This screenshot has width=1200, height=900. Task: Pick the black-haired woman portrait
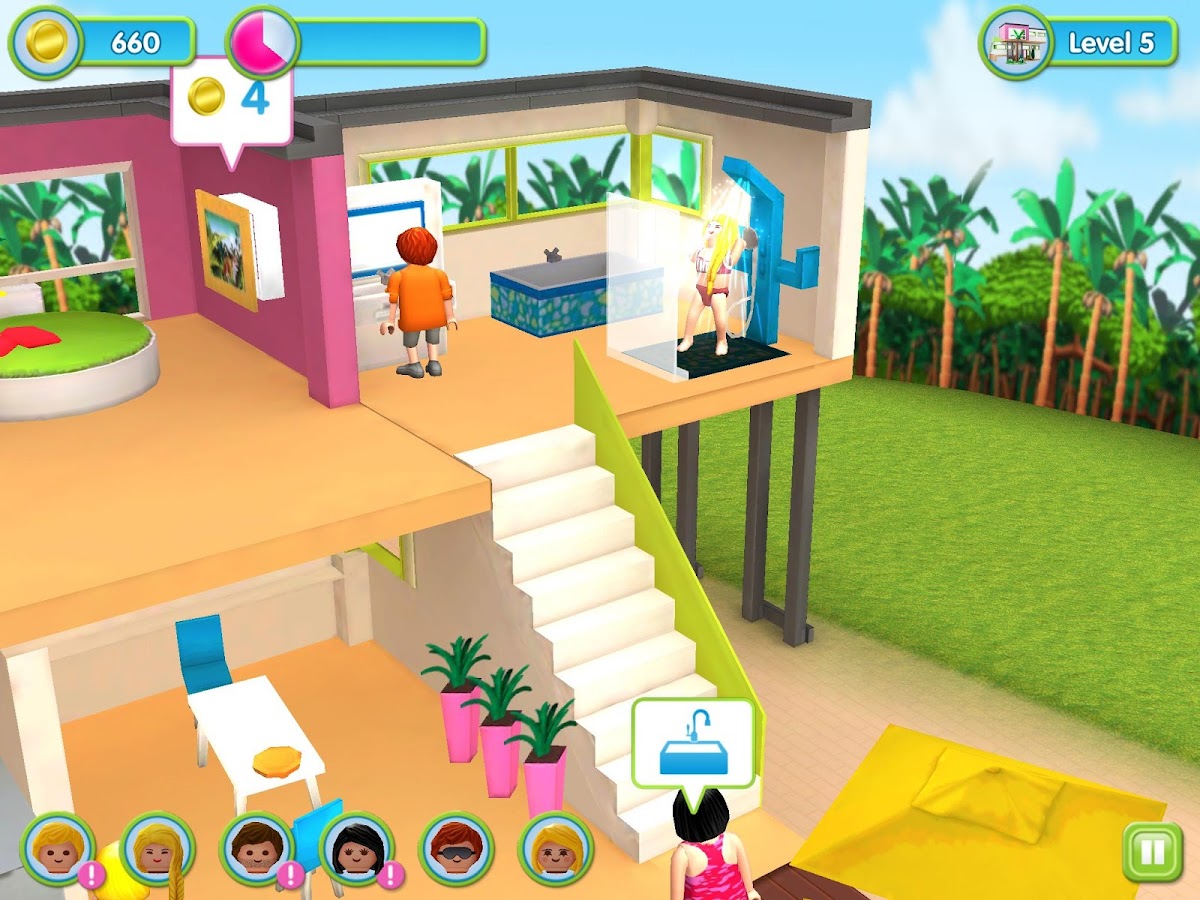[357, 849]
